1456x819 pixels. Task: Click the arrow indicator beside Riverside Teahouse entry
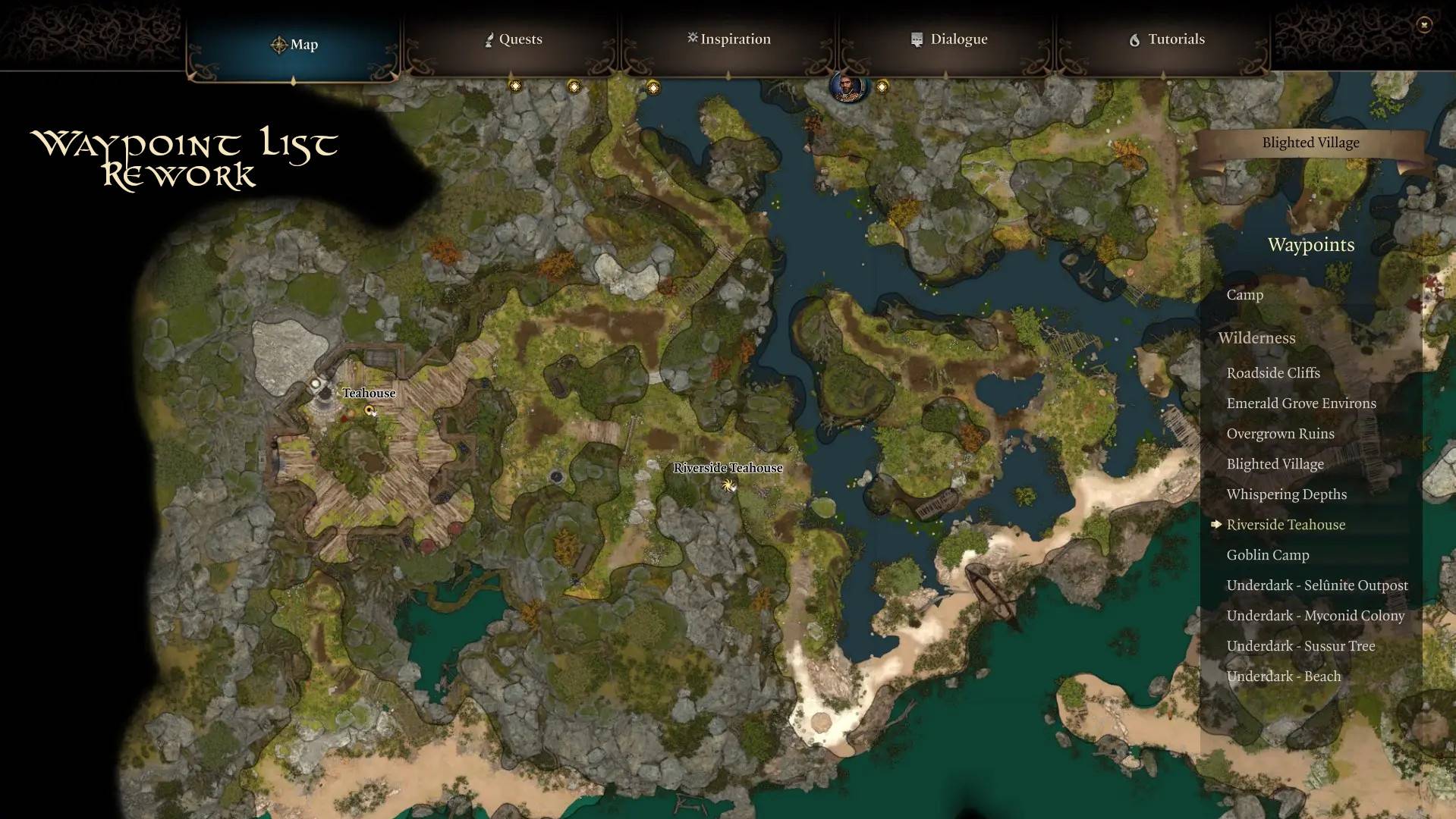pyautogui.click(x=1217, y=525)
